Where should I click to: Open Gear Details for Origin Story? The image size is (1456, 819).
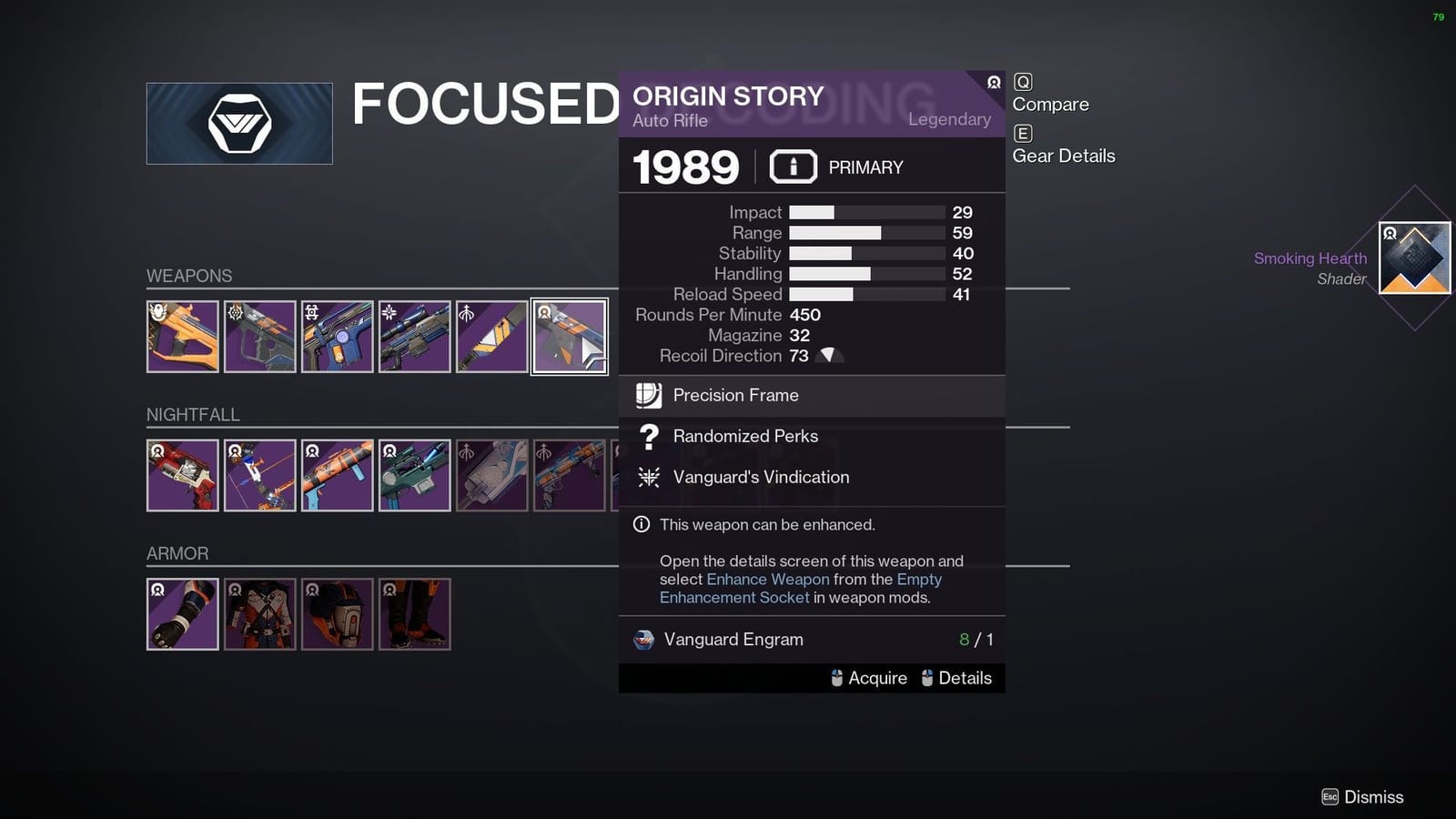(x=1063, y=156)
